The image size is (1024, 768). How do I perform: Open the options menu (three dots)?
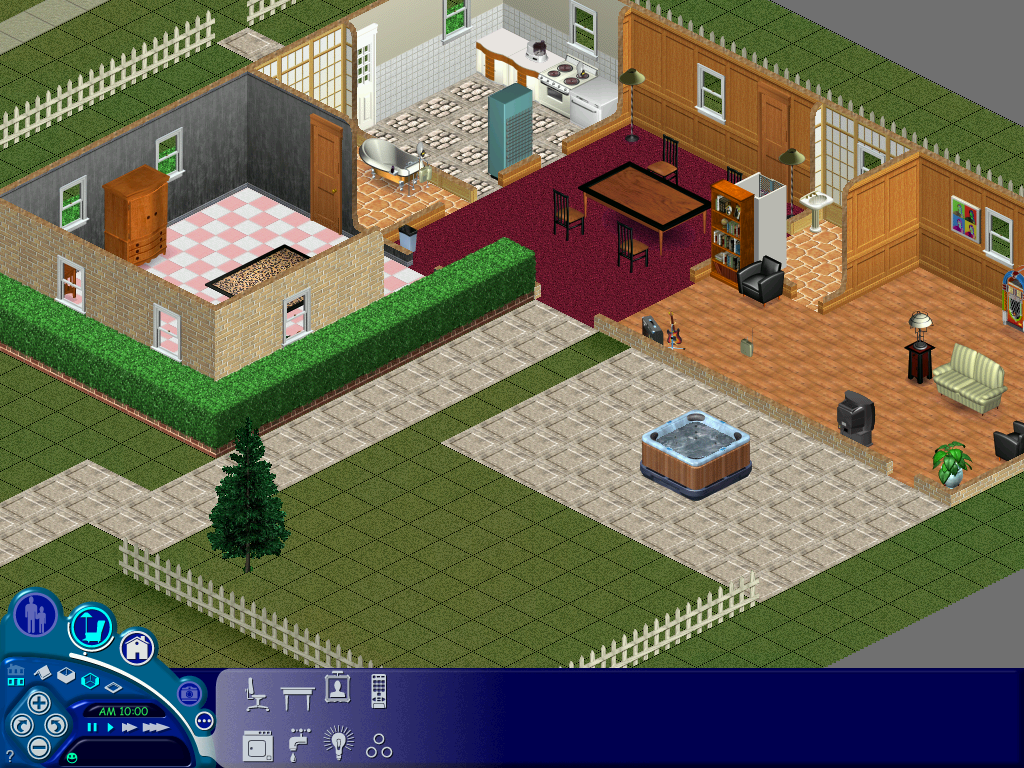coord(204,720)
